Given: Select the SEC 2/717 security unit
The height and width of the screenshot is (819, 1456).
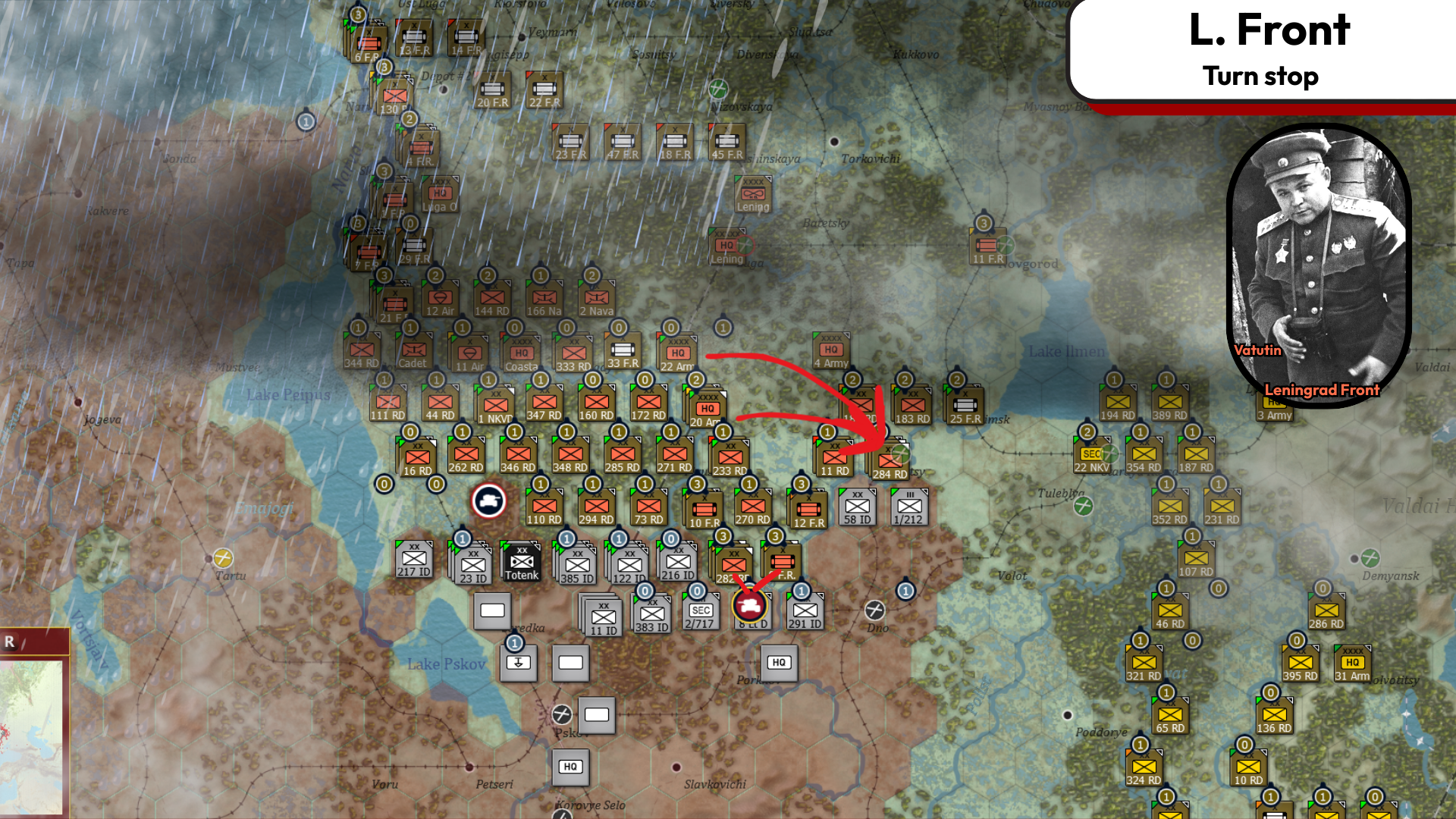Looking at the screenshot, I should tap(699, 611).
